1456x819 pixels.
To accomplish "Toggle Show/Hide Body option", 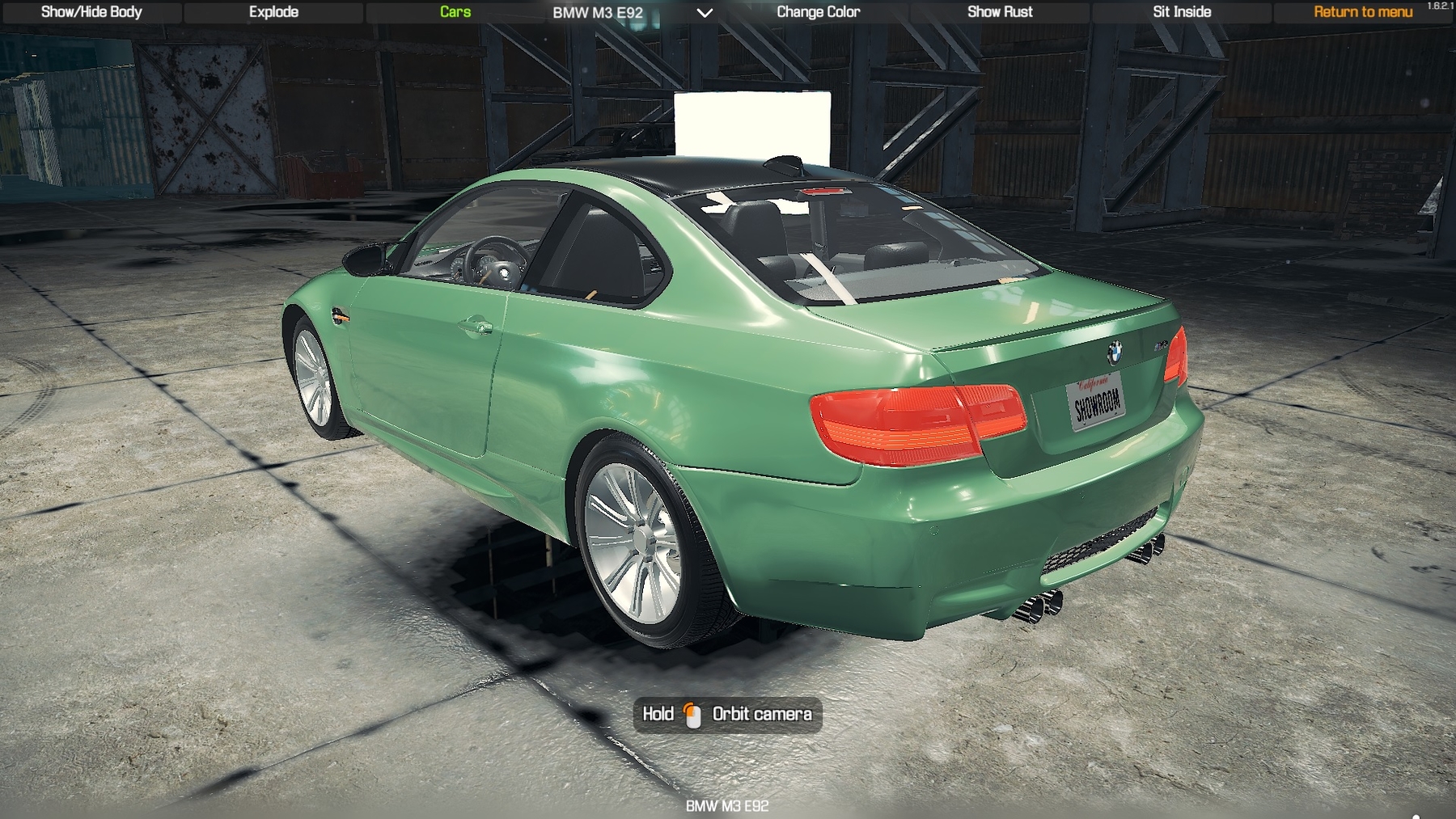I will pos(91,12).
